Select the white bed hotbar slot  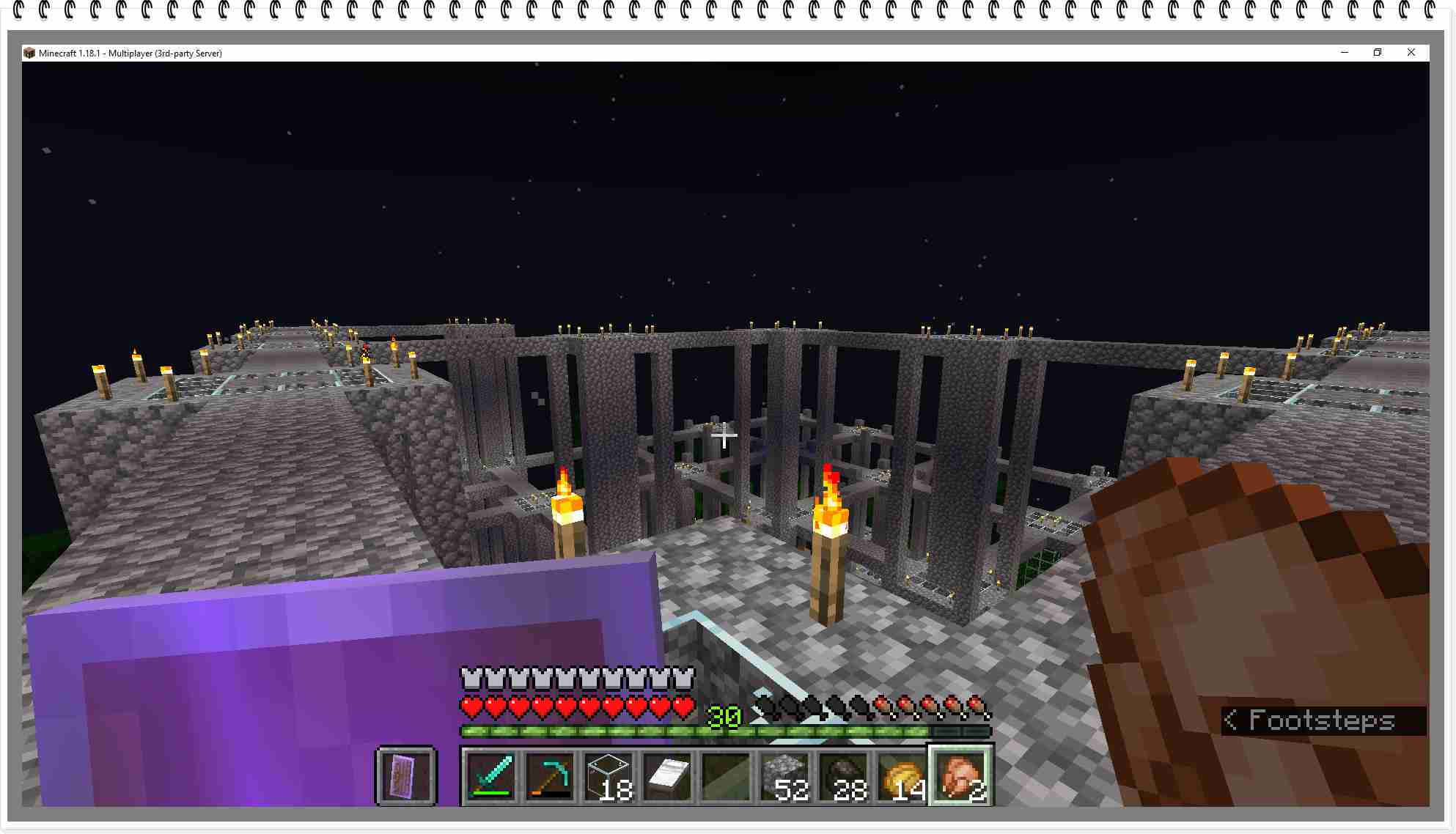point(666,776)
